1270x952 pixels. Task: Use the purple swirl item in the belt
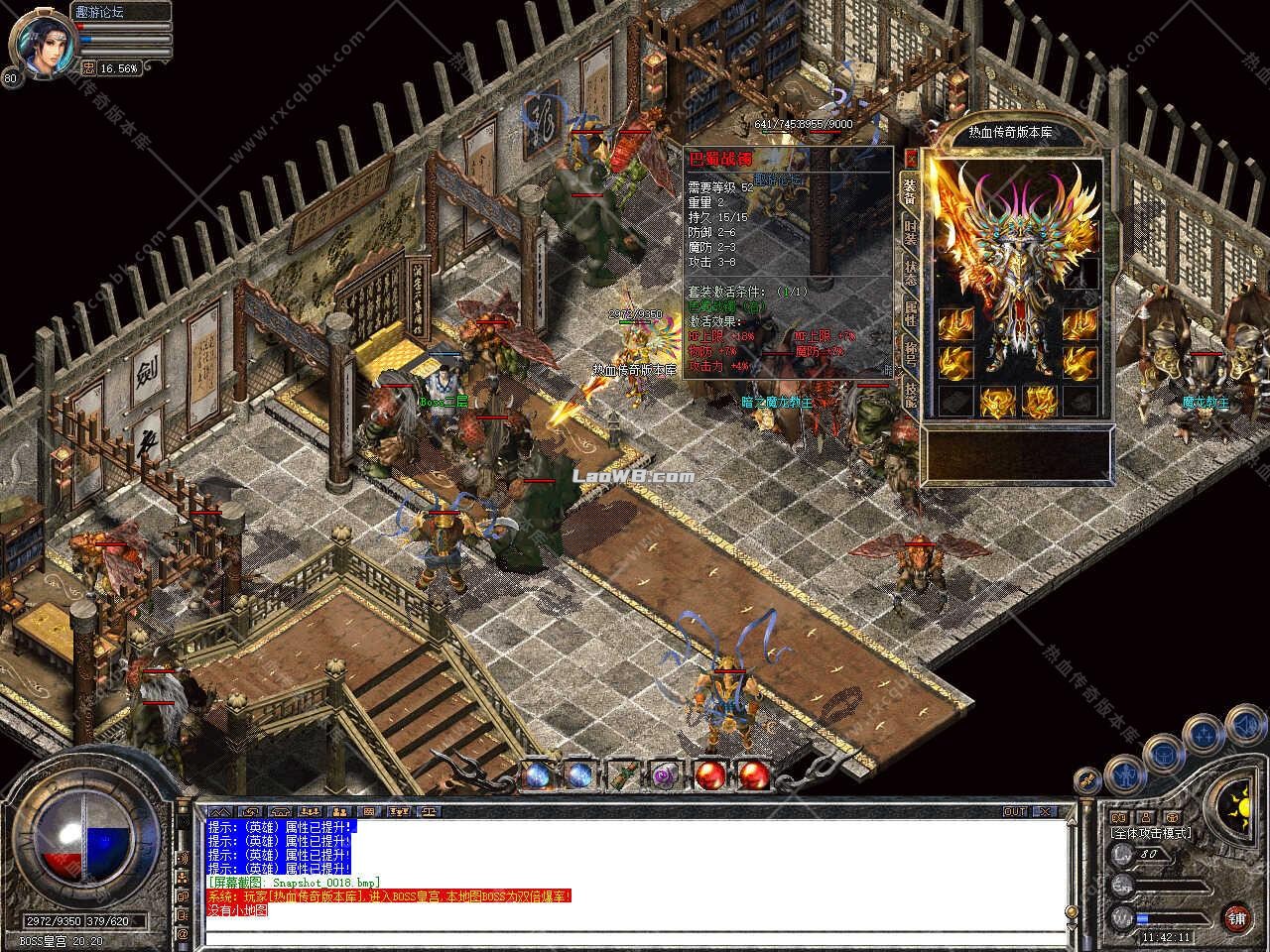click(664, 775)
